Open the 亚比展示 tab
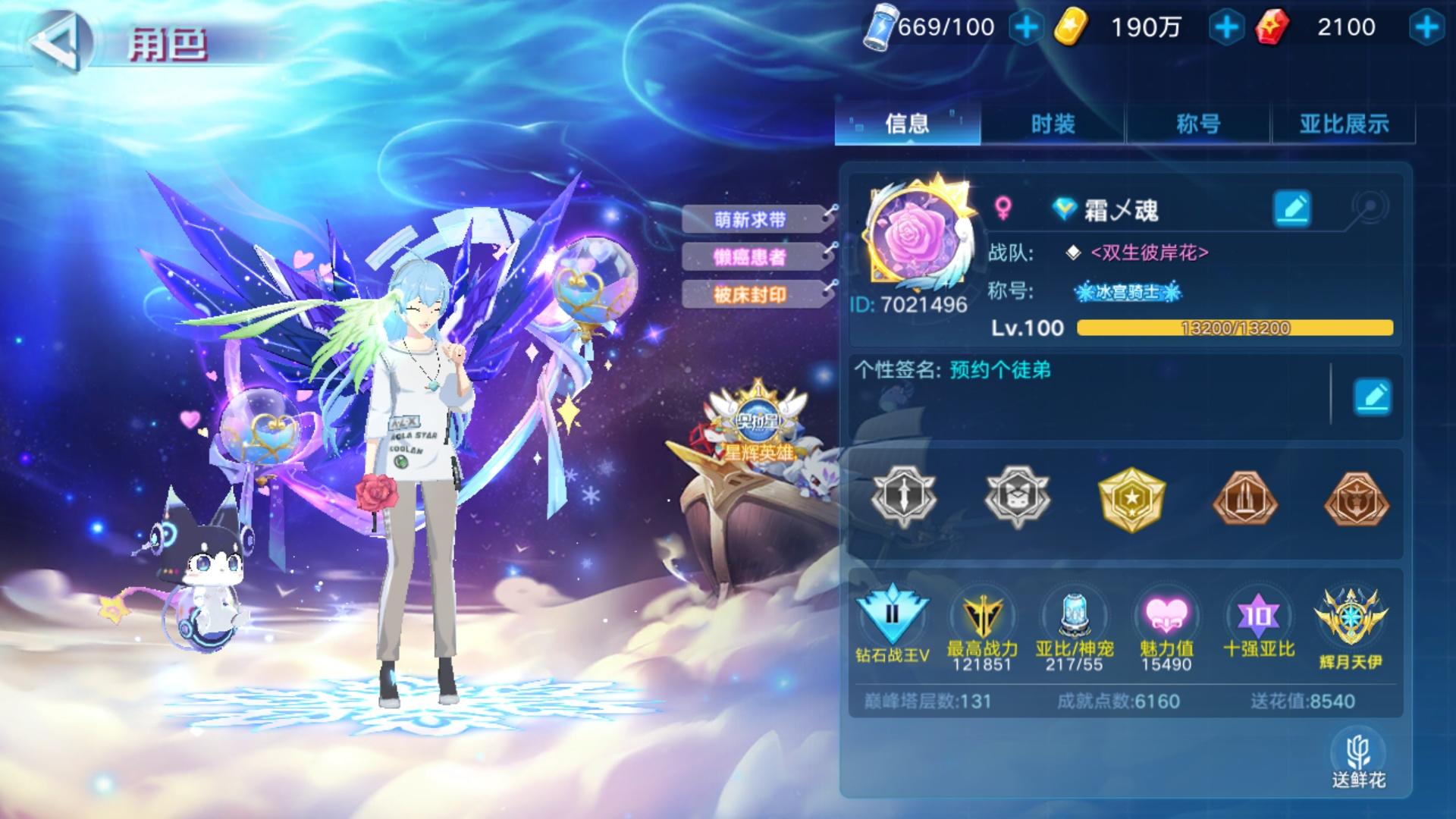This screenshot has height=819, width=1456. click(1342, 124)
